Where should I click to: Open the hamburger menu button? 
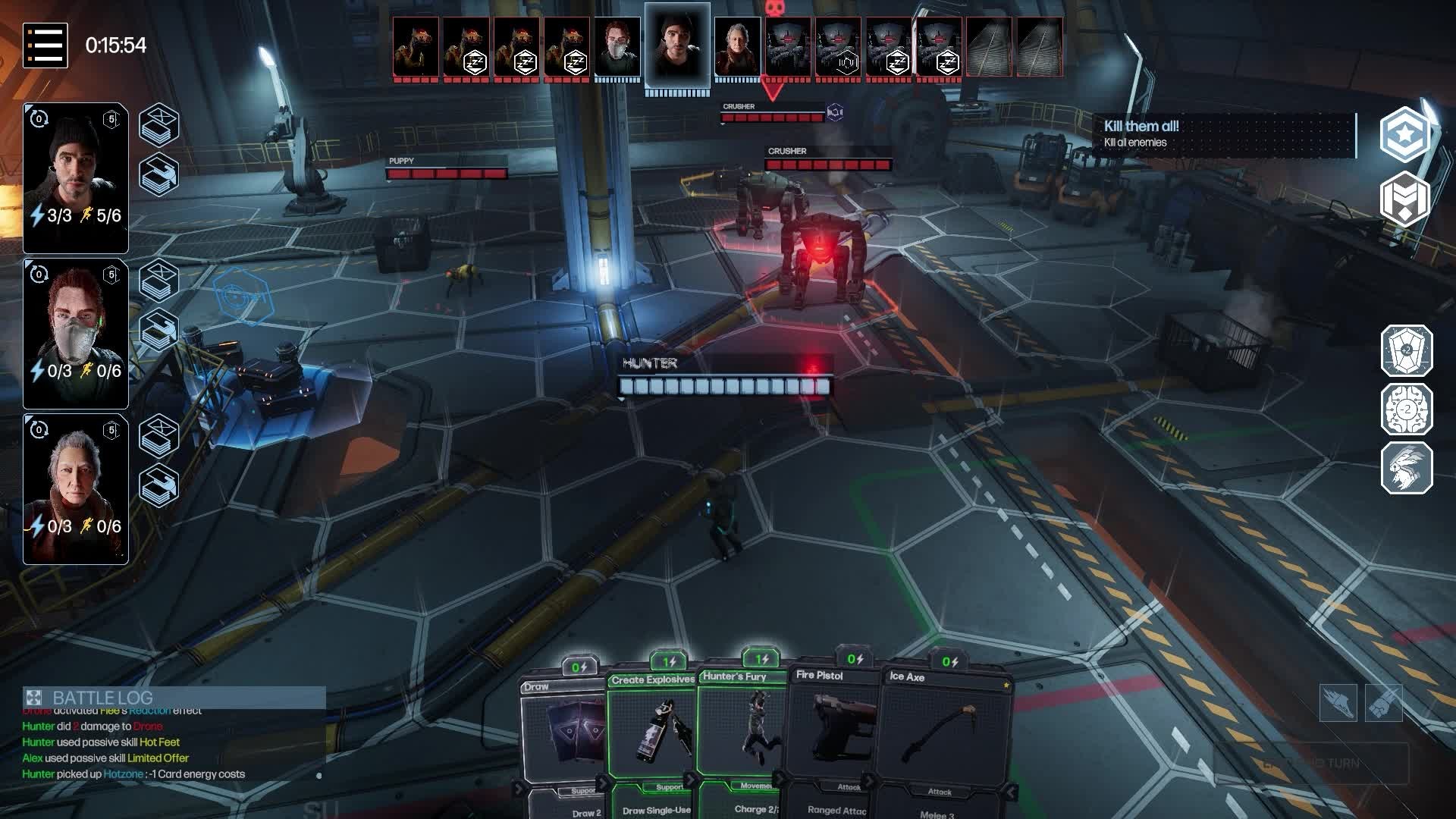(x=45, y=45)
